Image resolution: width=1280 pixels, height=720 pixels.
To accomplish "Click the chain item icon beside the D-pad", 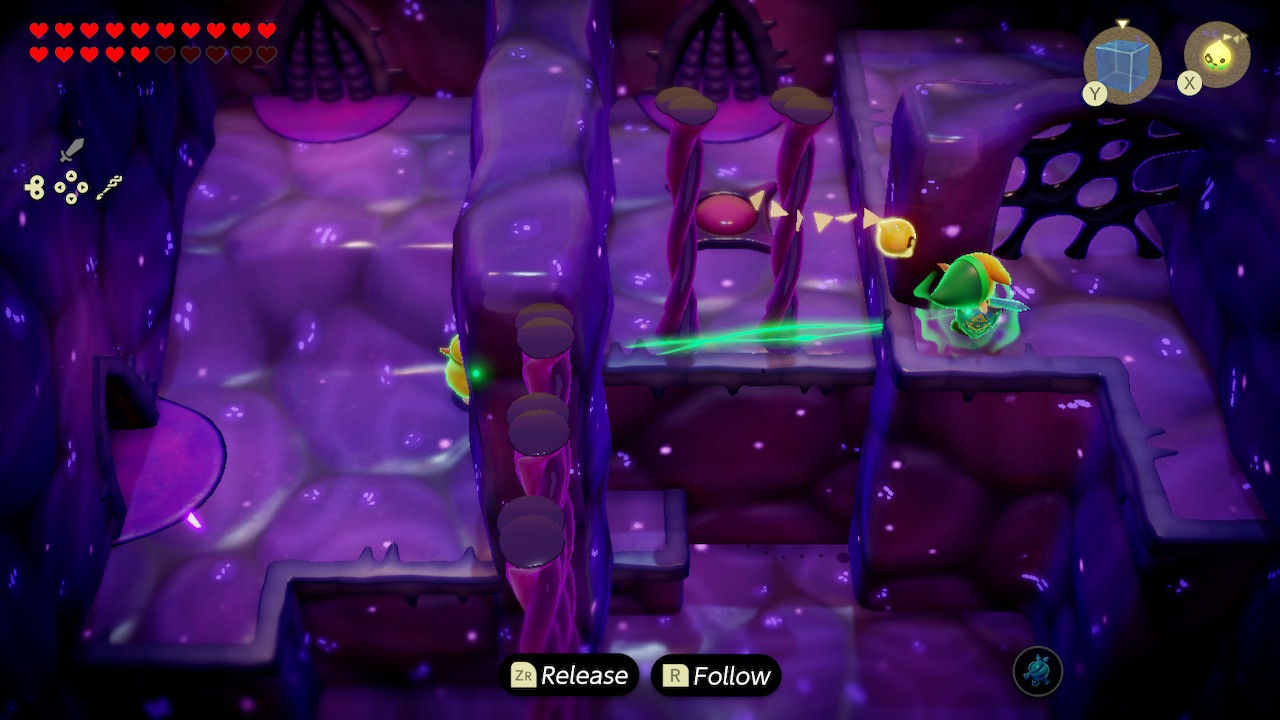I will click(x=108, y=186).
